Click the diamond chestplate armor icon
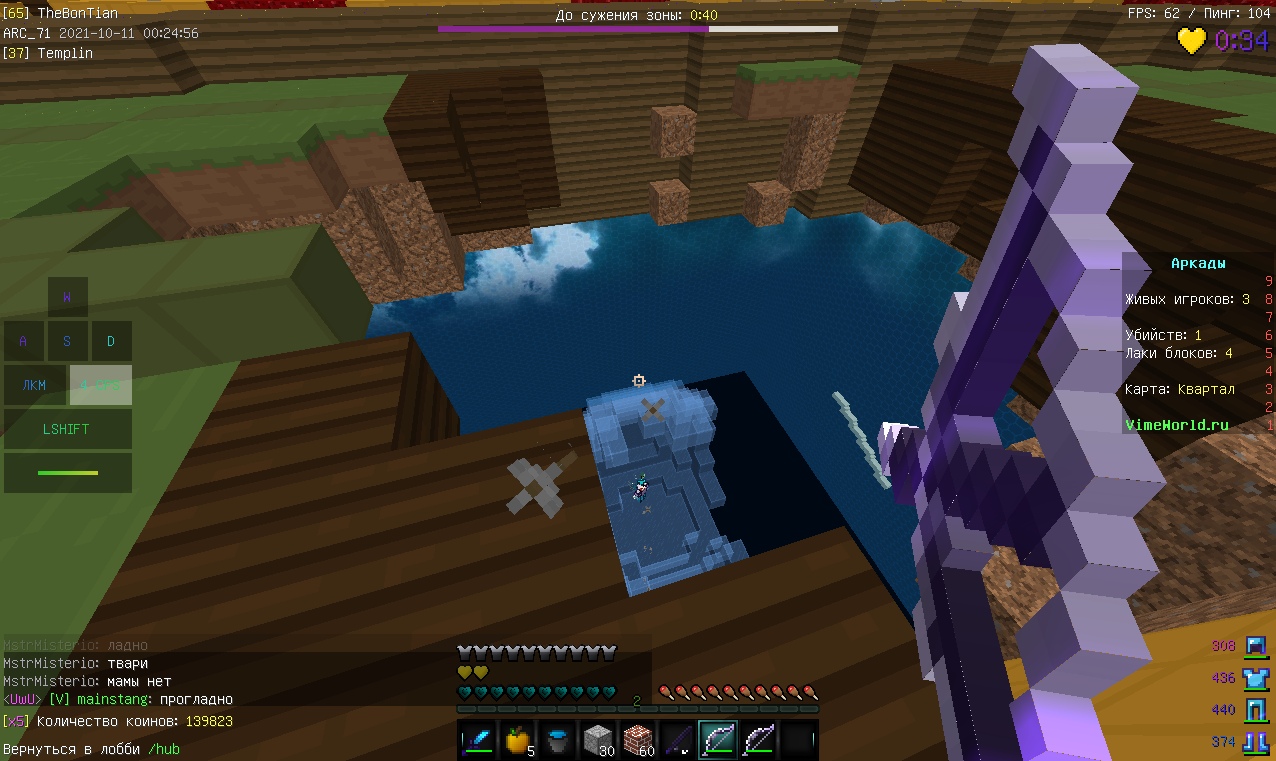 pyautogui.click(x=1255, y=678)
